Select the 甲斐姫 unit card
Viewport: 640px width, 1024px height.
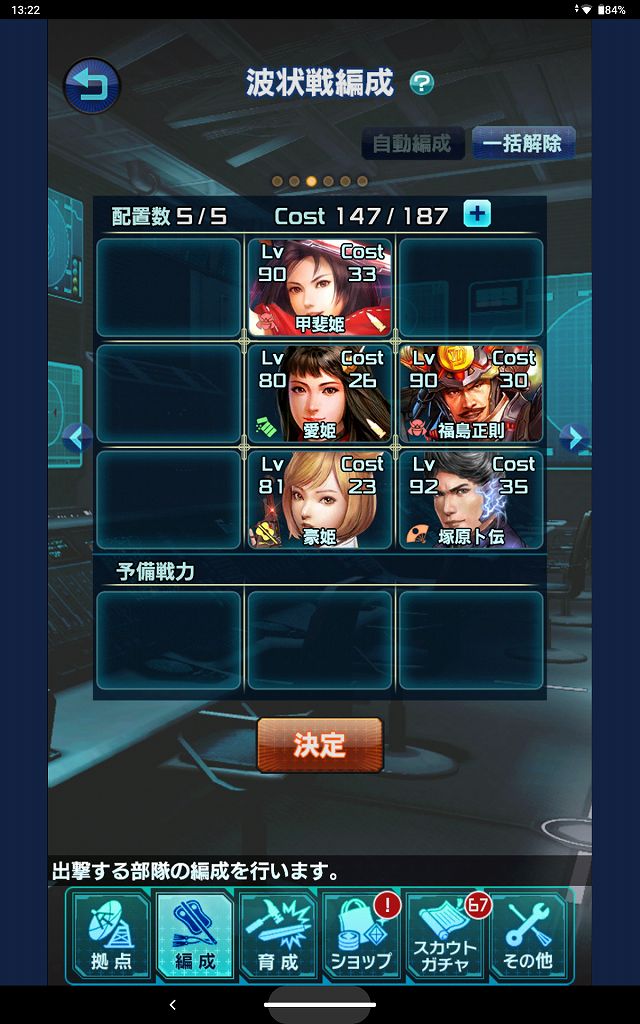point(320,287)
